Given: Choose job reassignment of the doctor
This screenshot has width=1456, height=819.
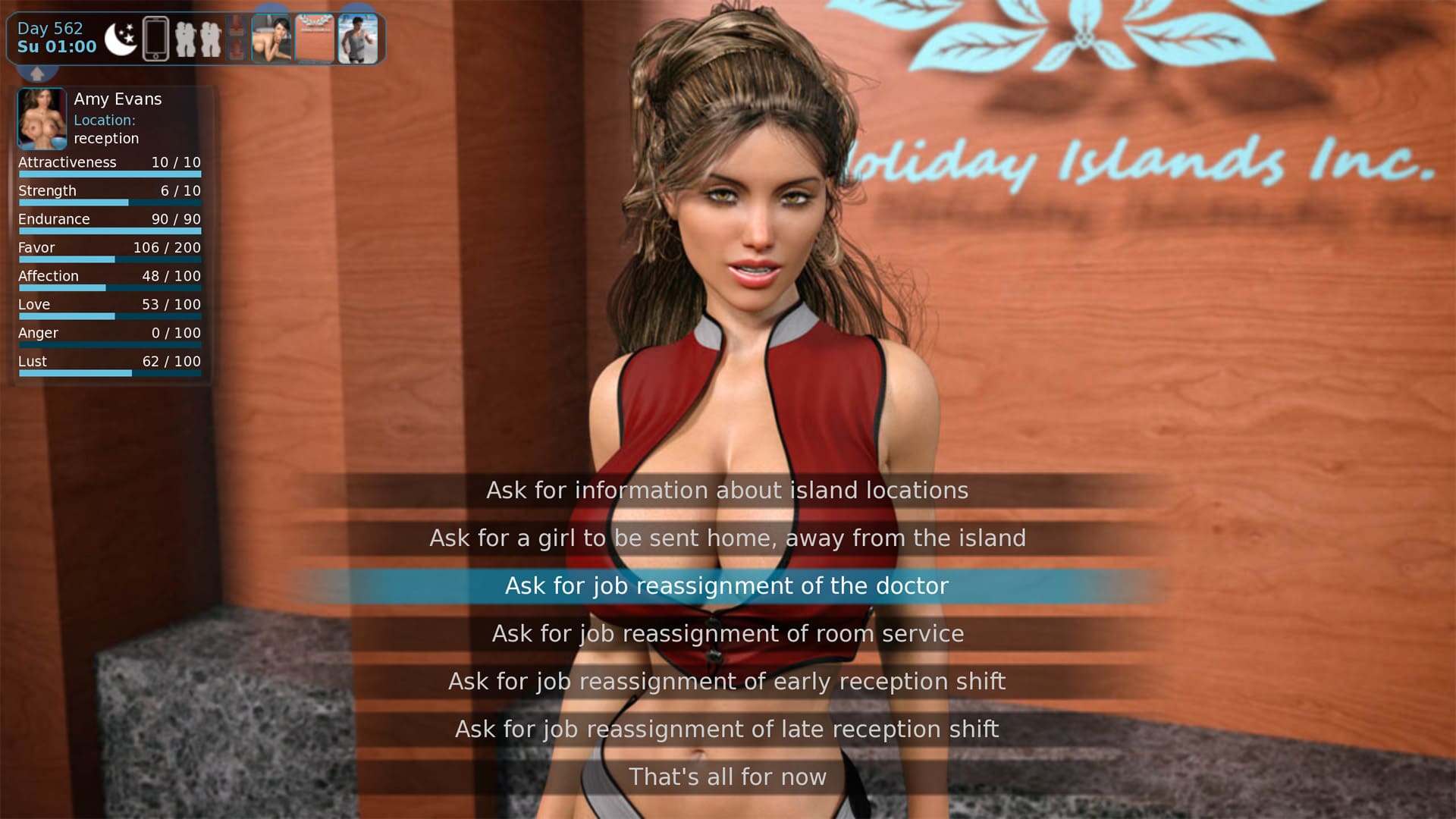Looking at the screenshot, I should click(727, 586).
